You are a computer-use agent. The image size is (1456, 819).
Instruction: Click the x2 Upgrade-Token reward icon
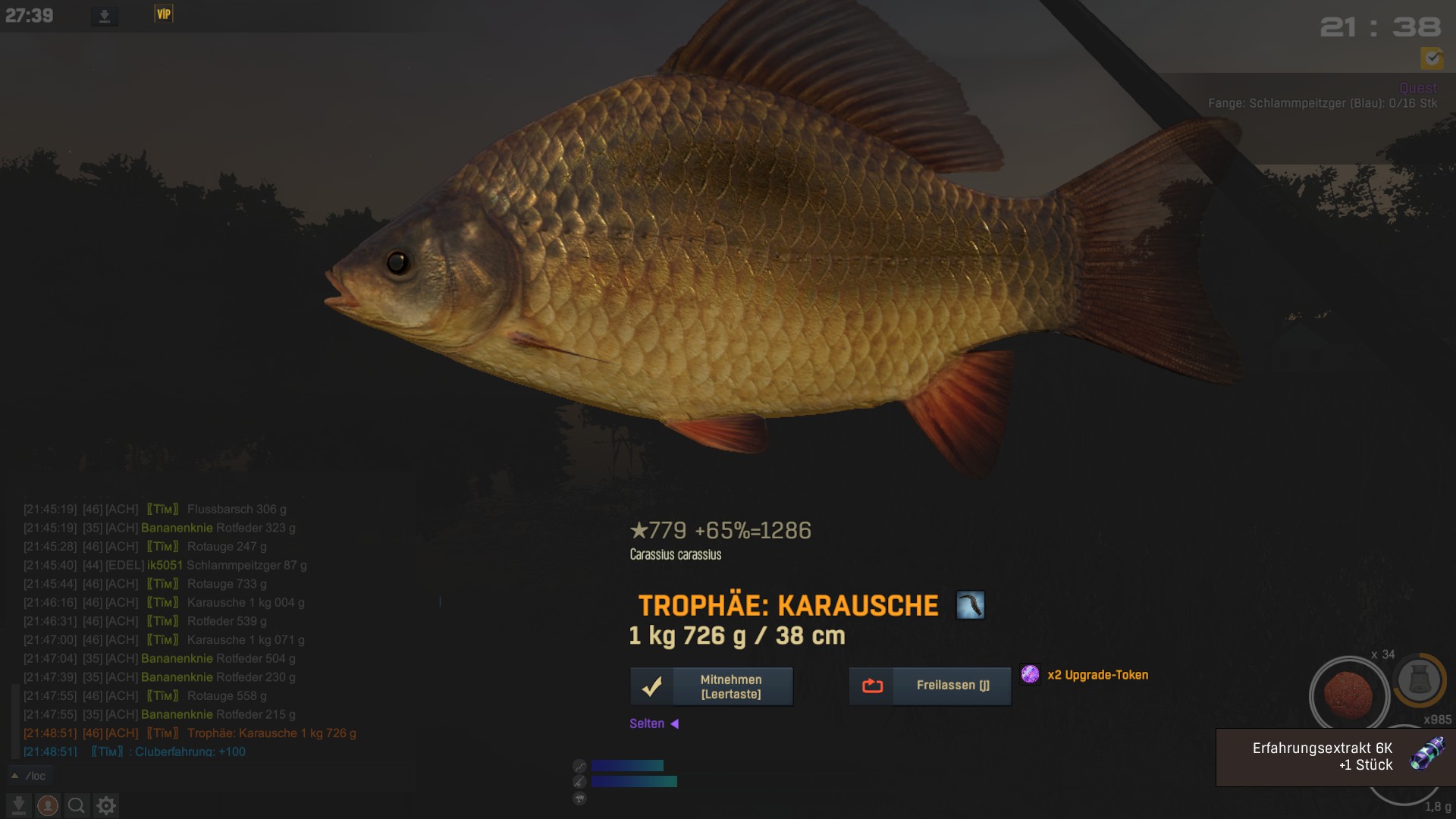tap(1030, 674)
